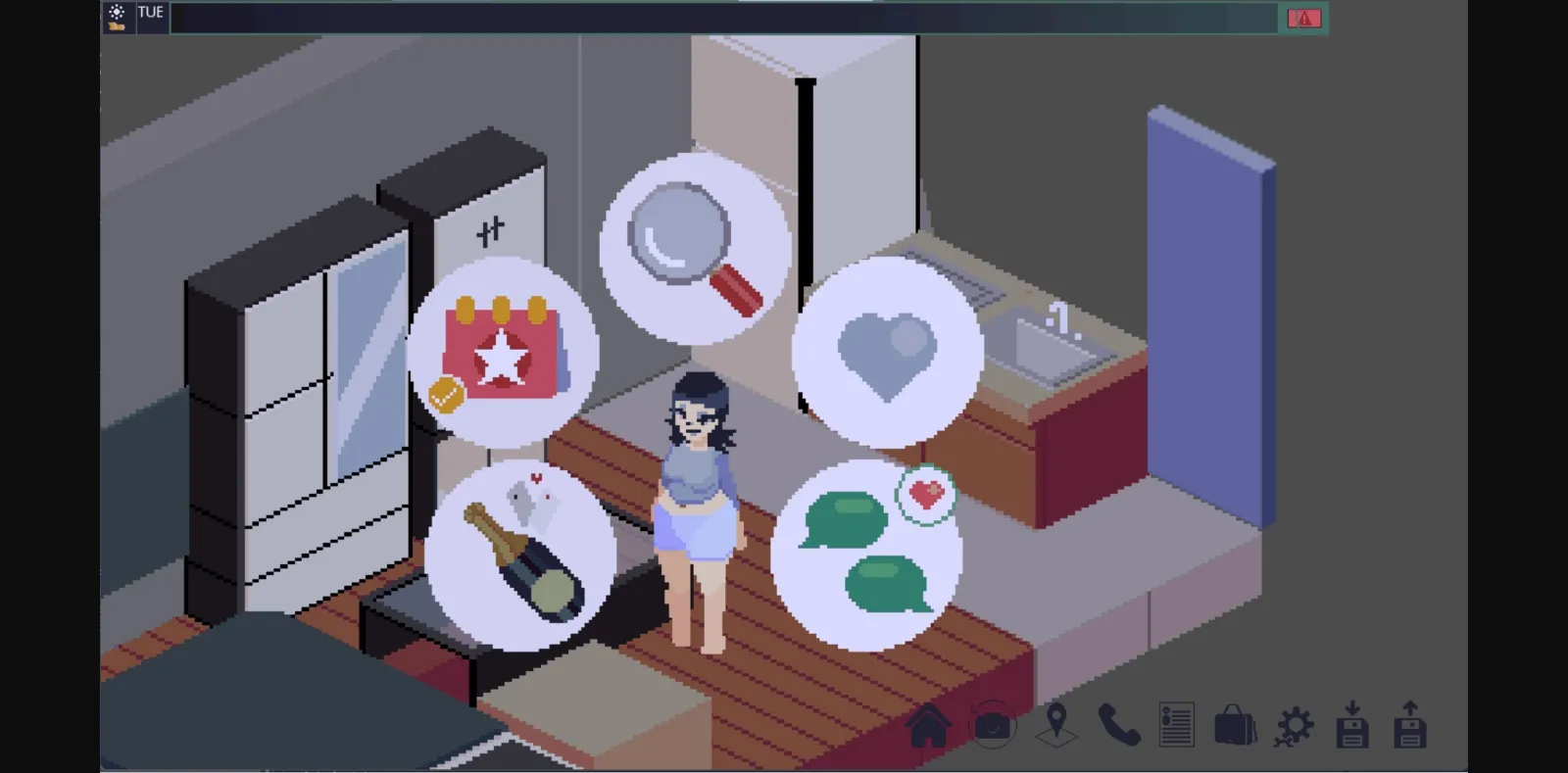1568x773 pixels.
Task: Open the settings gear
Action: (x=1296, y=727)
